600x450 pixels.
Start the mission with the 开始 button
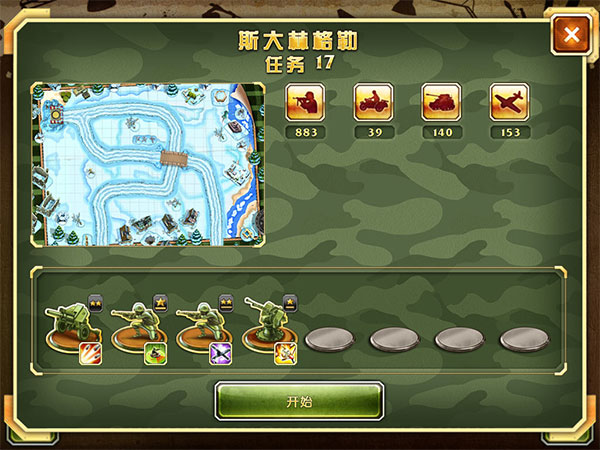(x=299, y=401)
